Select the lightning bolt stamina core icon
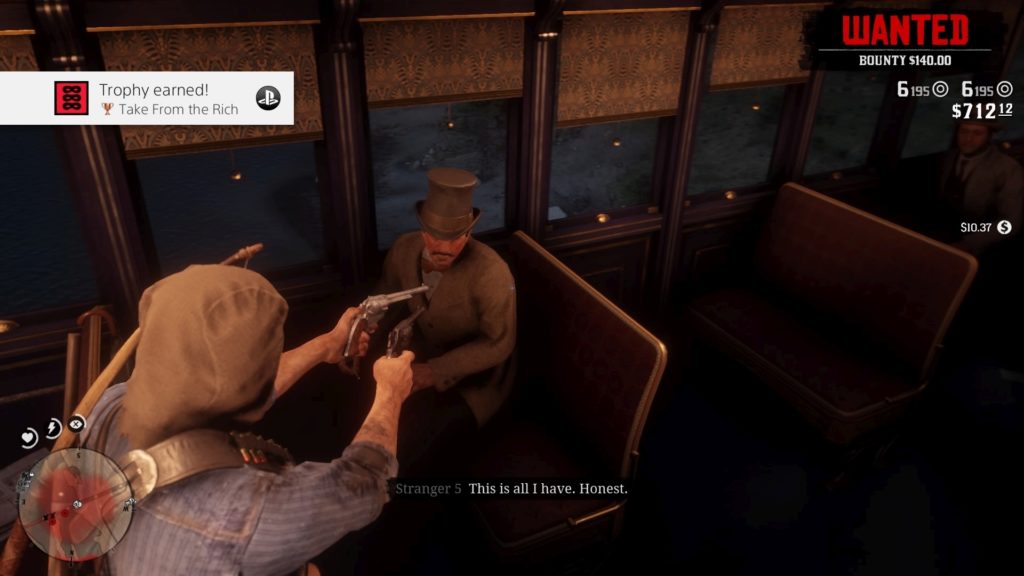 coord(53,428)
